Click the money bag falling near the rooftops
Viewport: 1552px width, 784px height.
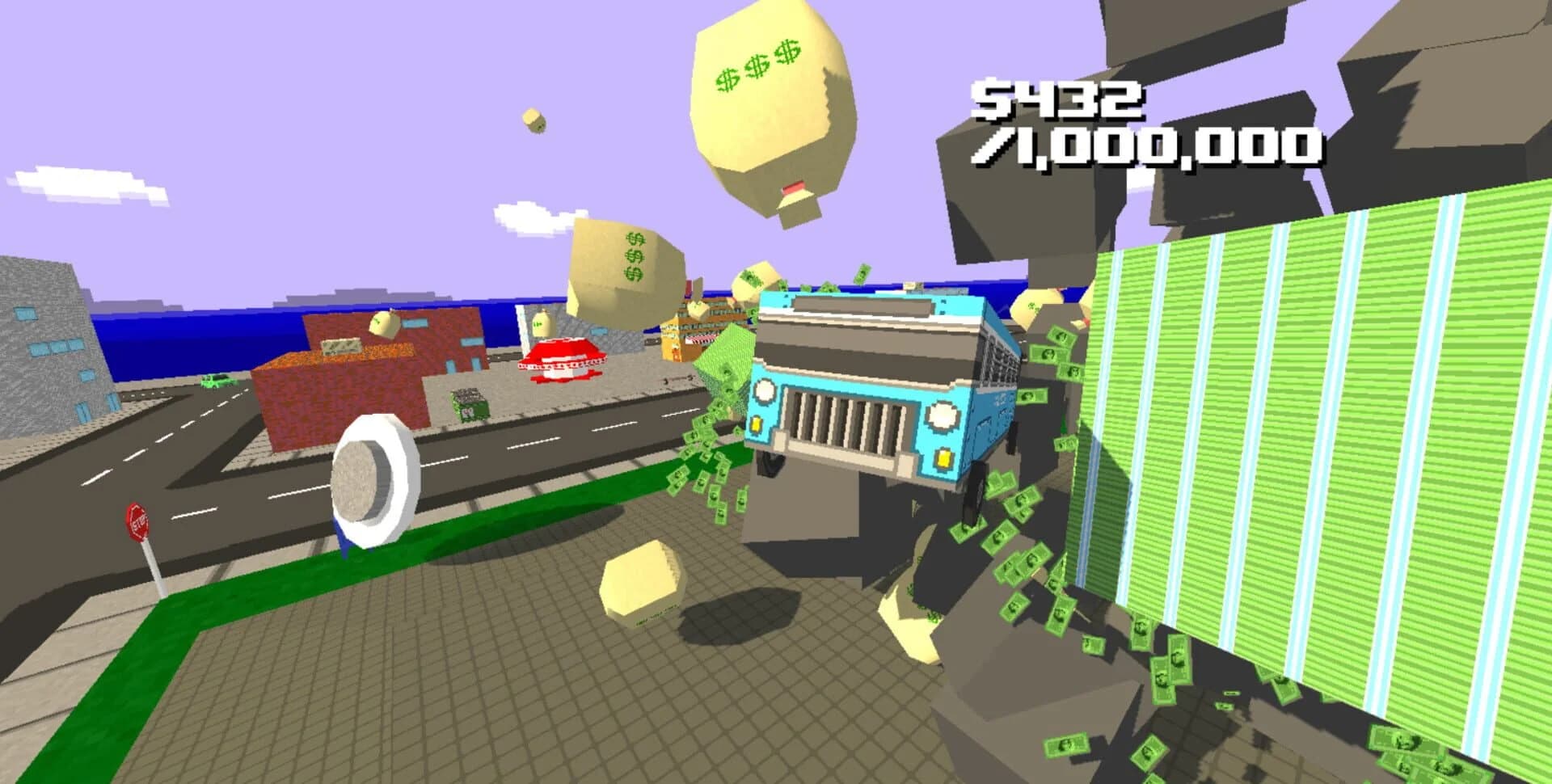point(386,323)
